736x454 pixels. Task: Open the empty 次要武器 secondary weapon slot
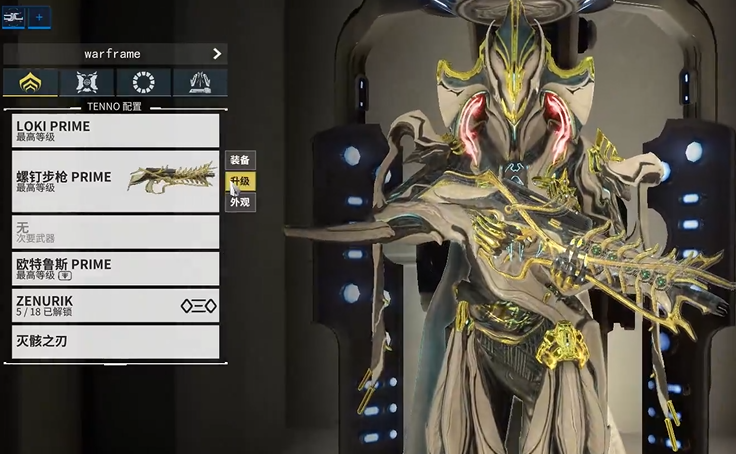click(115, 232)
